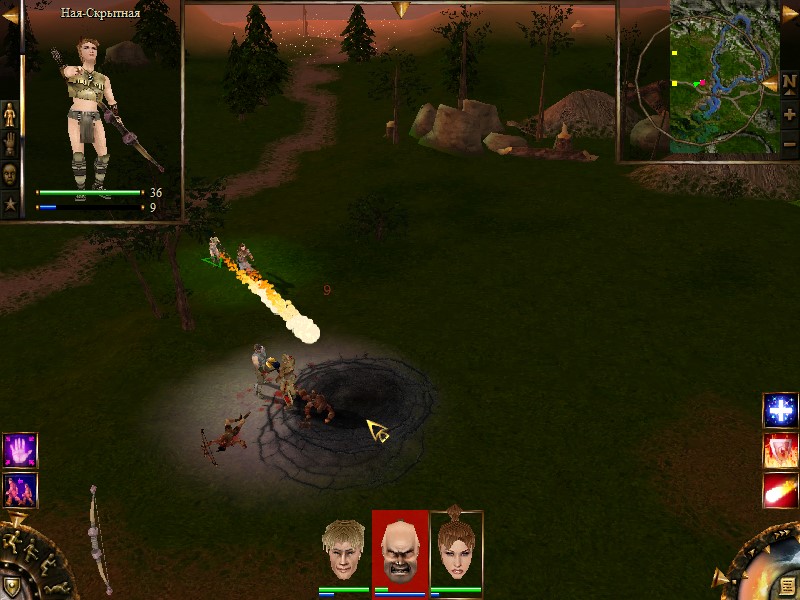
Task: Select the red flame spell icon
Action: (780, 451)
